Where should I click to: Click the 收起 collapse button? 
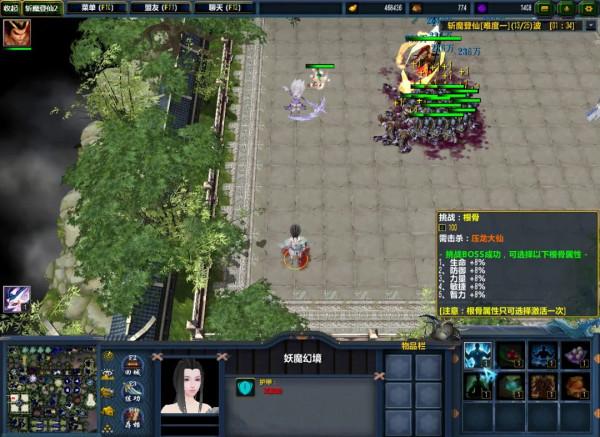coord(10,8)
